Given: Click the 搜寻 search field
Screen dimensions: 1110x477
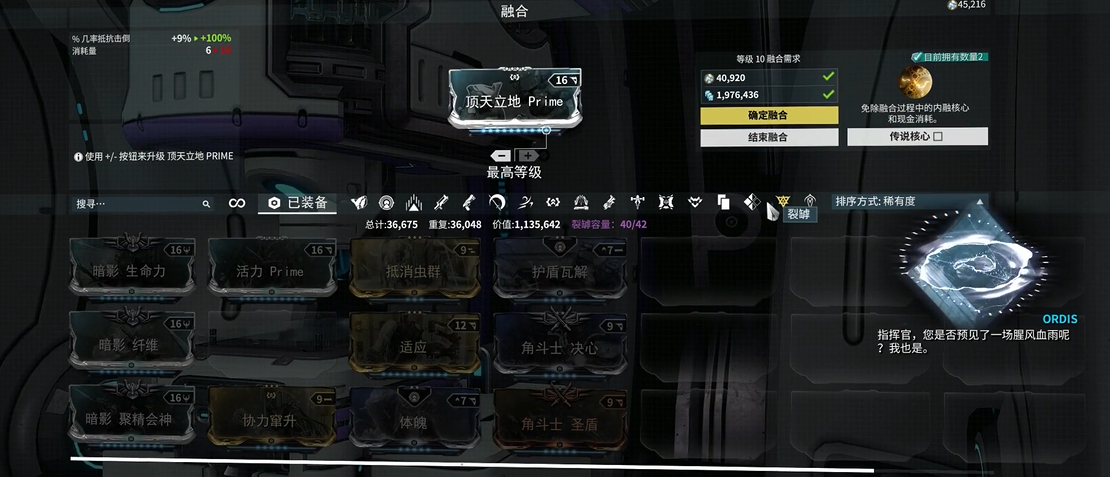Looking at the screenshot, I should tap(140, 203).
